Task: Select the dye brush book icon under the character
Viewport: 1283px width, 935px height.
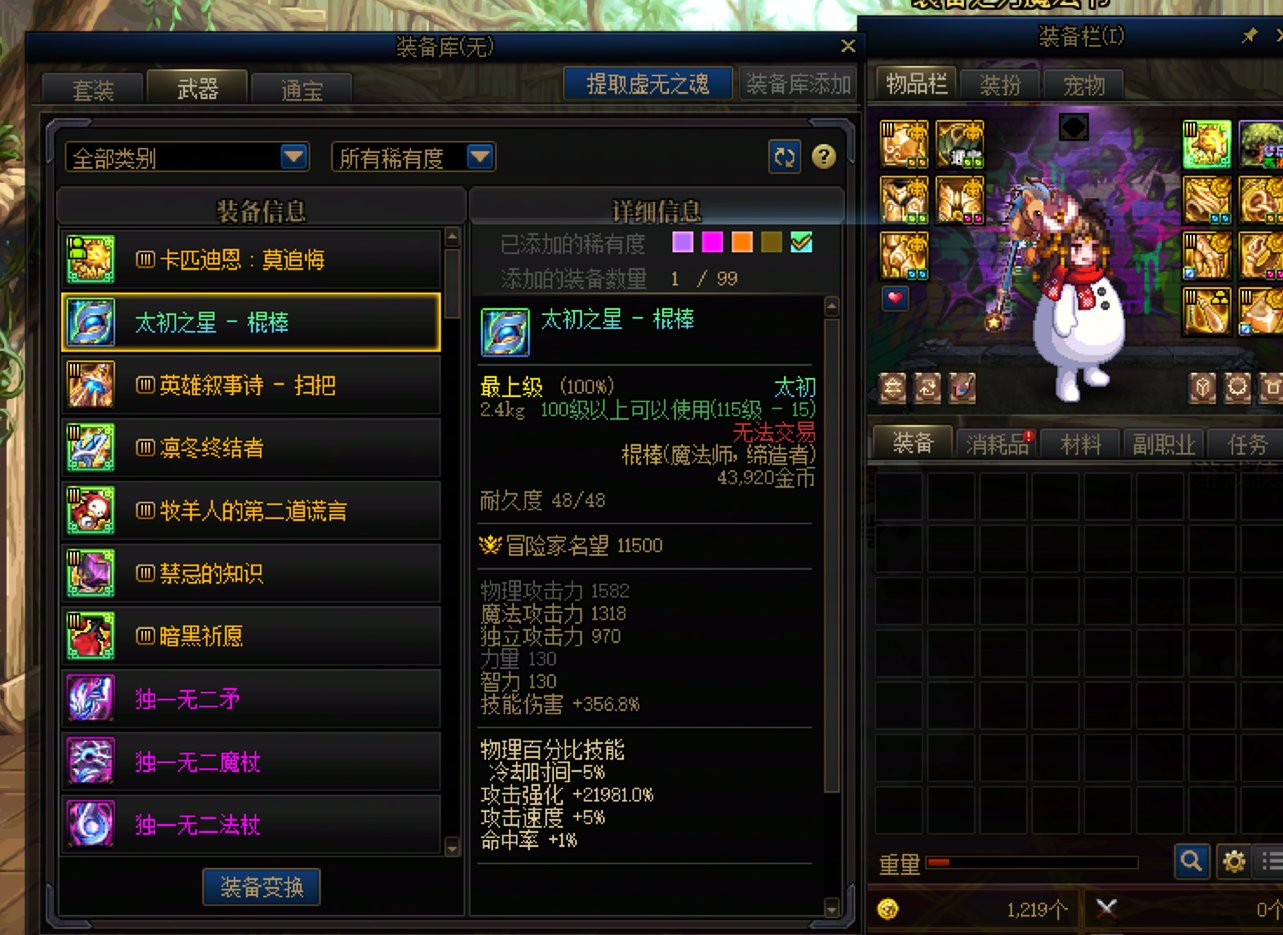Action: 960,385
